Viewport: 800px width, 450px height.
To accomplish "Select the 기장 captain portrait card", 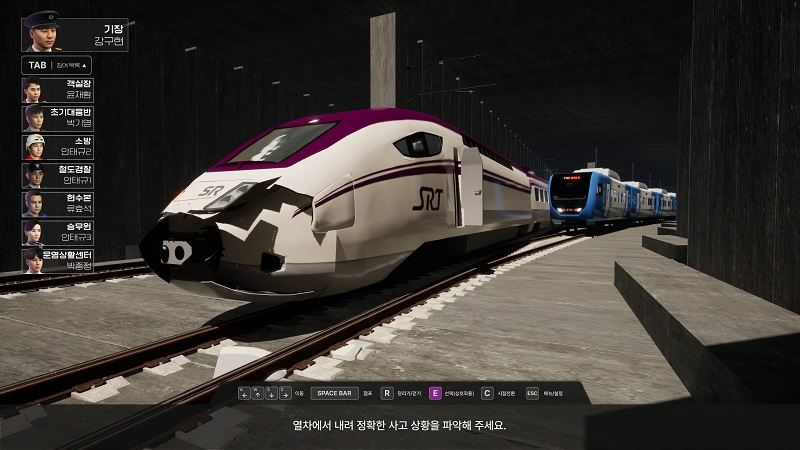I will 74,31.
